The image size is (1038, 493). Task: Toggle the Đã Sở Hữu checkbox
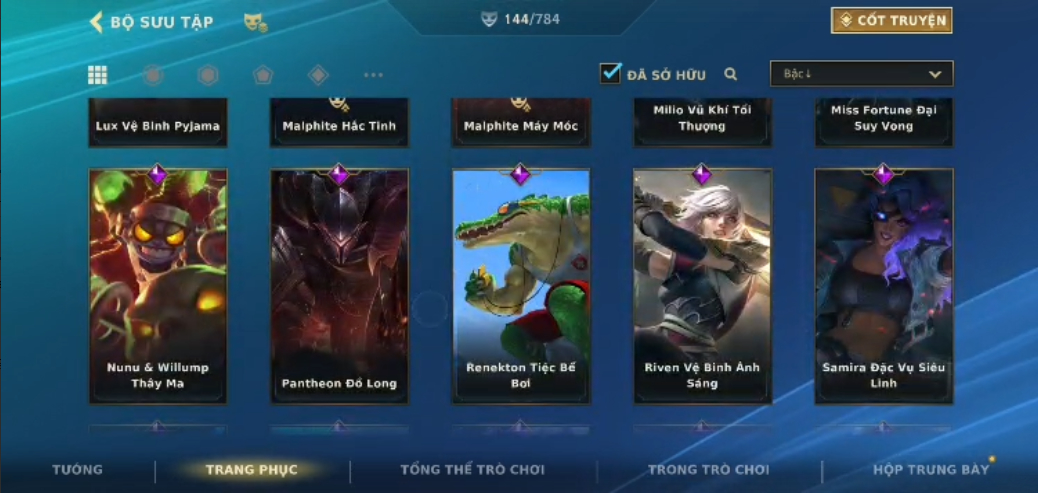[610, 74]
